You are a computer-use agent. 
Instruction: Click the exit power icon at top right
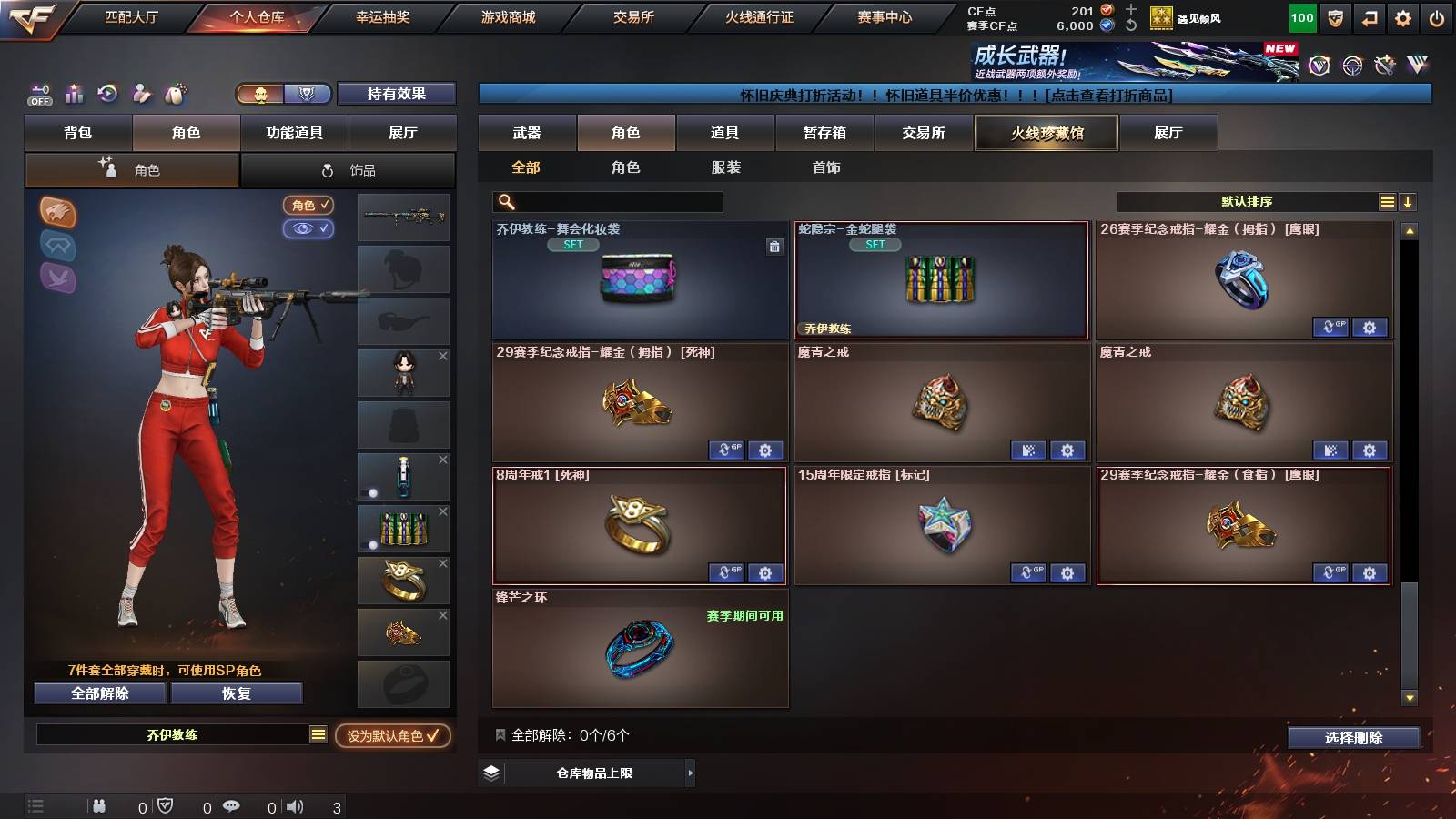coord(1438,16)
